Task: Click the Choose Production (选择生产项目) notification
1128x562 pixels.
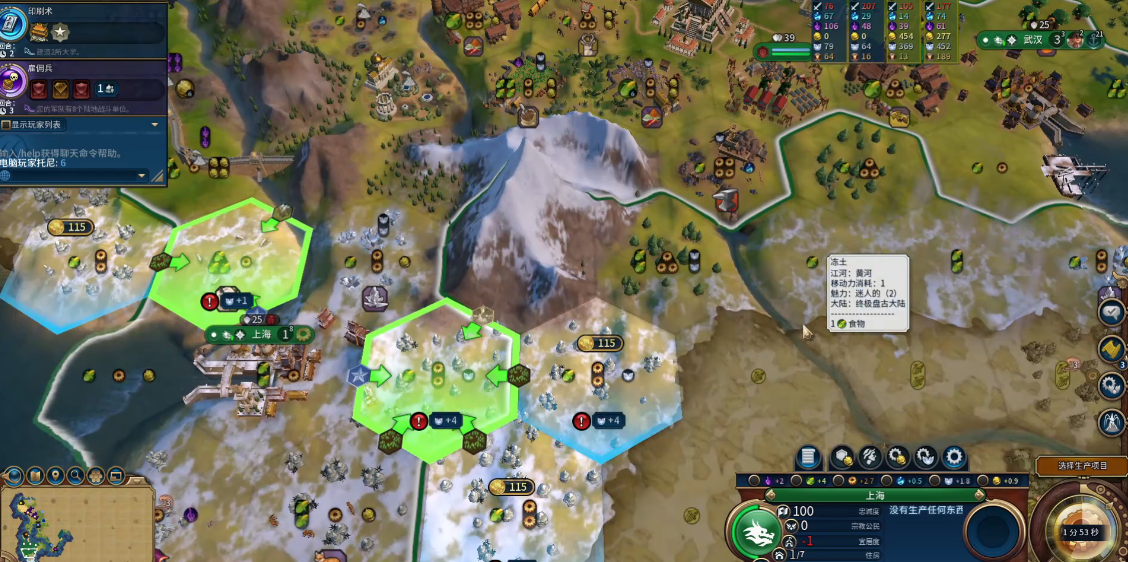Action: pyautogui.click(x=1086, y=465)
